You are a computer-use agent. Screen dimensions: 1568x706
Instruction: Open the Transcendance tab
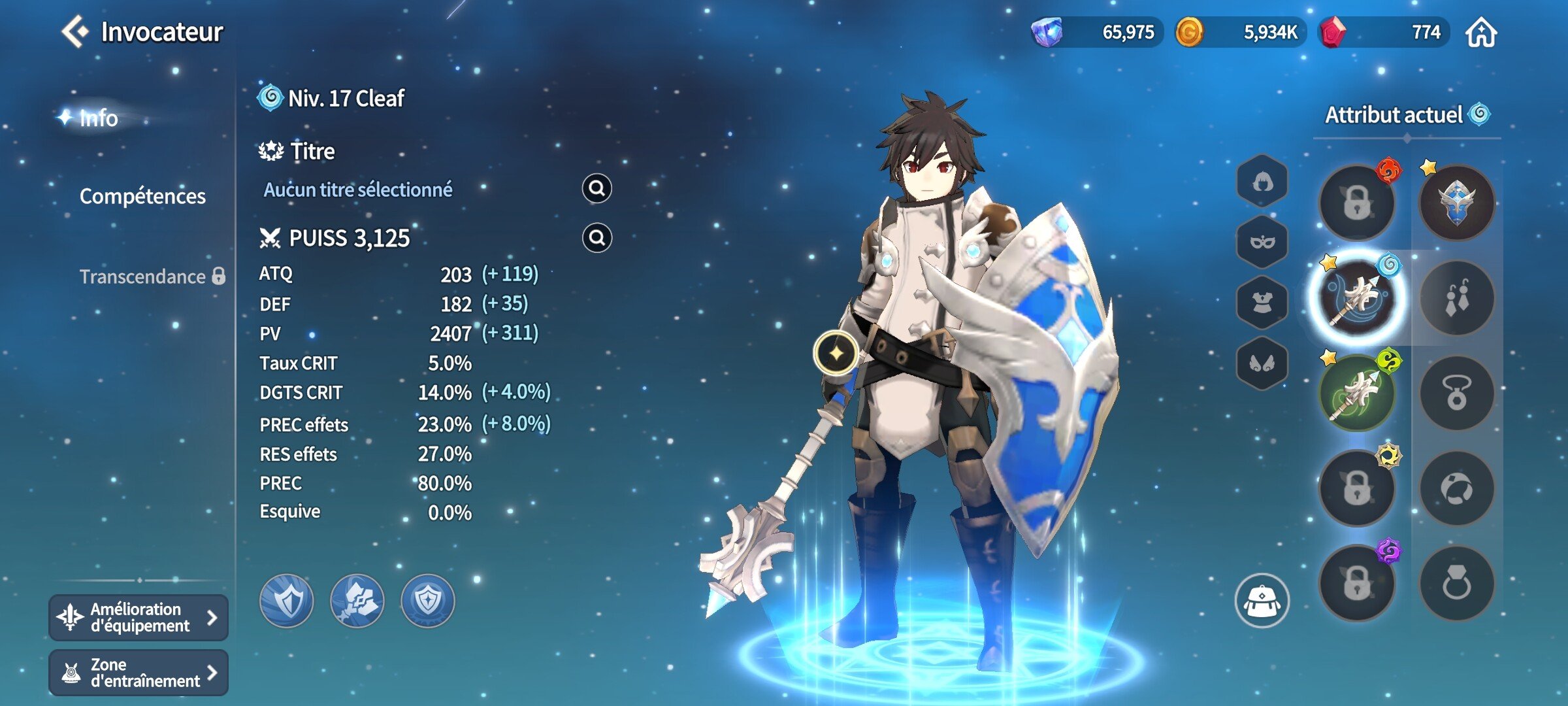[x=142, y=277]
